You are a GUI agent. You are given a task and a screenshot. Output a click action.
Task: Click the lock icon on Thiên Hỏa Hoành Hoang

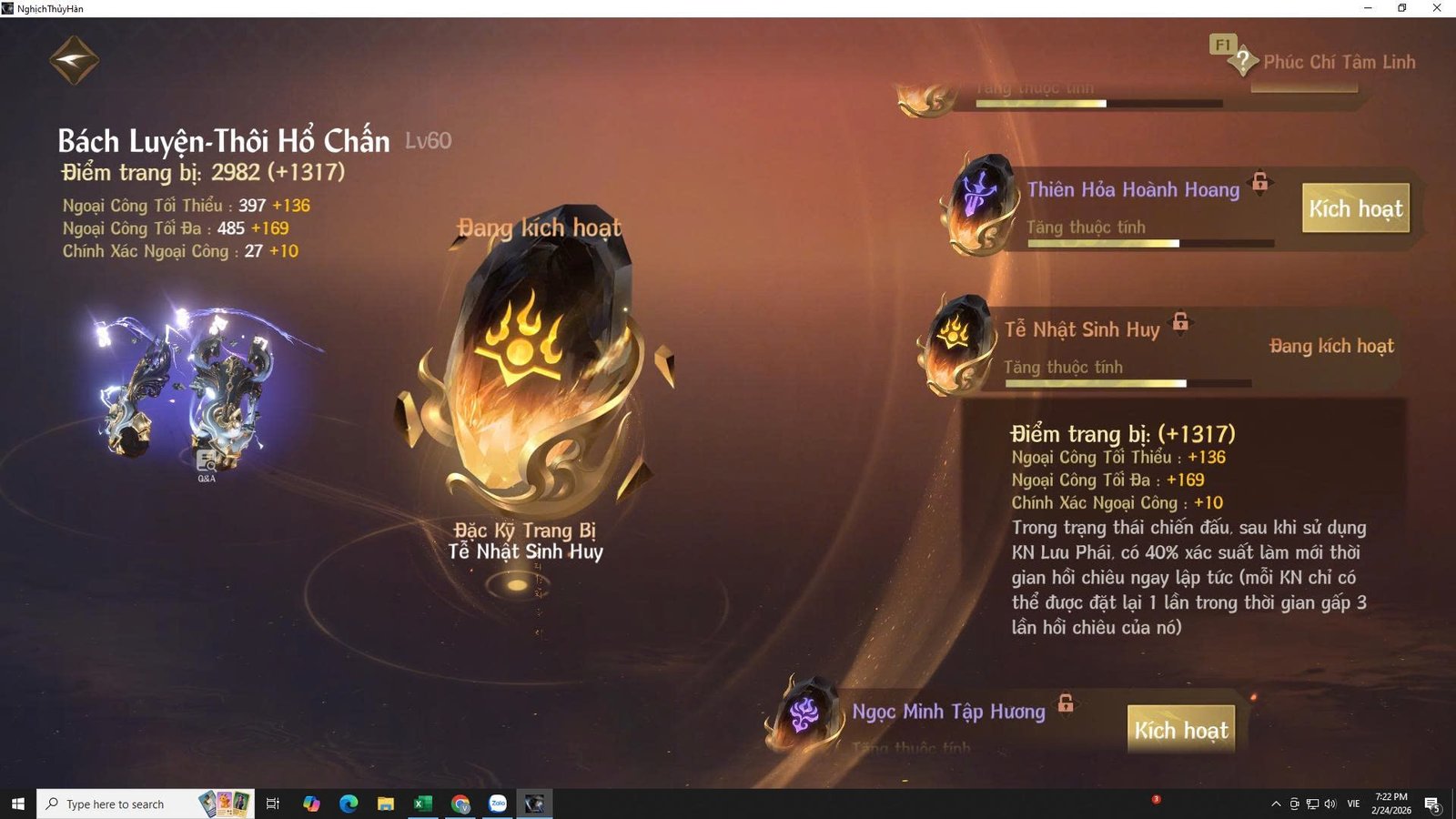click(1259, 183)
